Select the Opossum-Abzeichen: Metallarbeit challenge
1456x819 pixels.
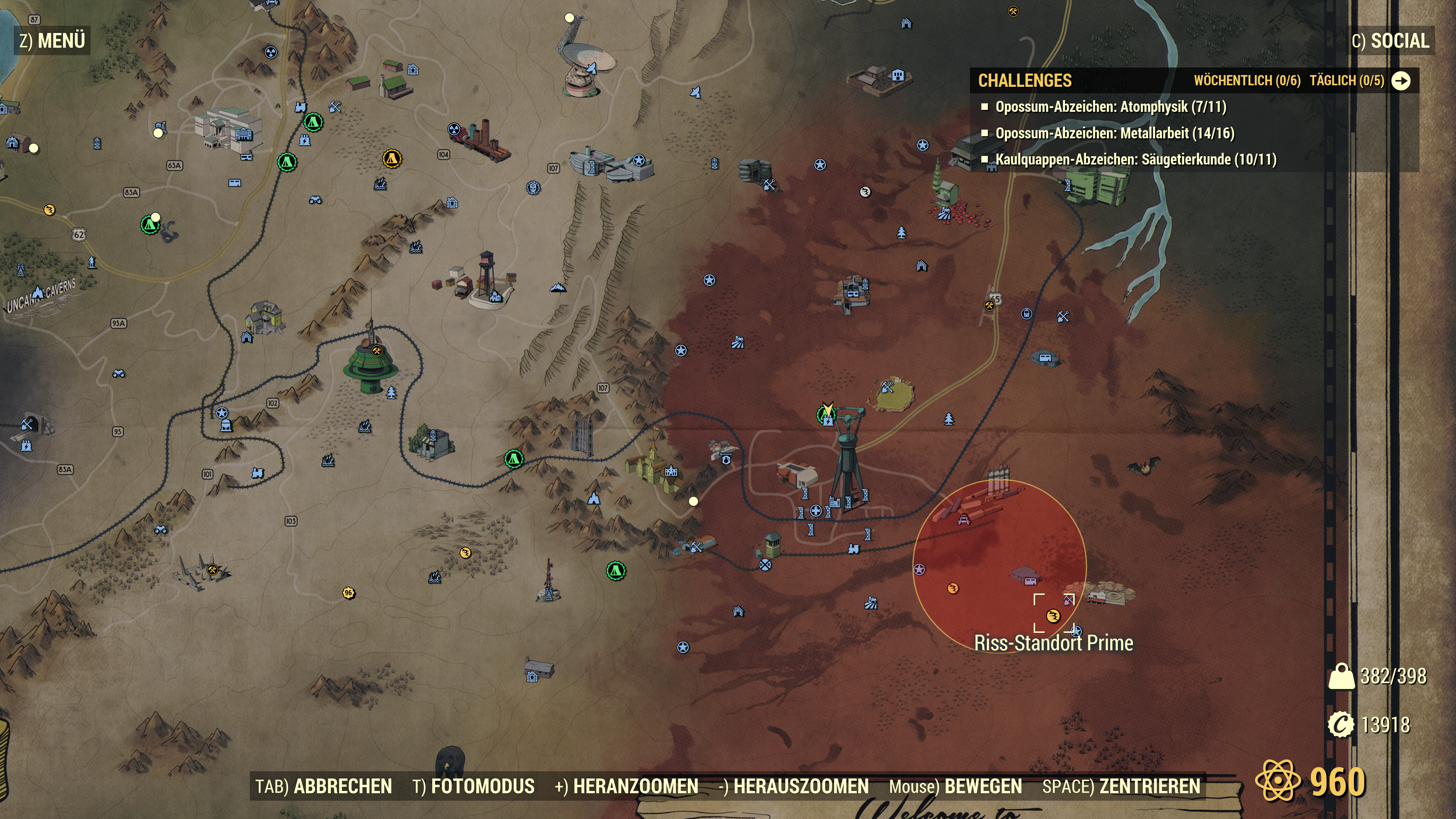pos(1115,133)
